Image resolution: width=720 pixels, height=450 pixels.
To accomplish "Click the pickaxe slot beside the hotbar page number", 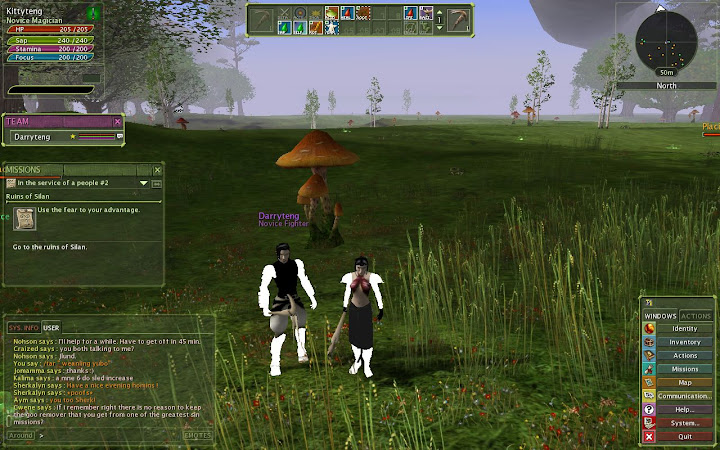I will coord(459,19).
